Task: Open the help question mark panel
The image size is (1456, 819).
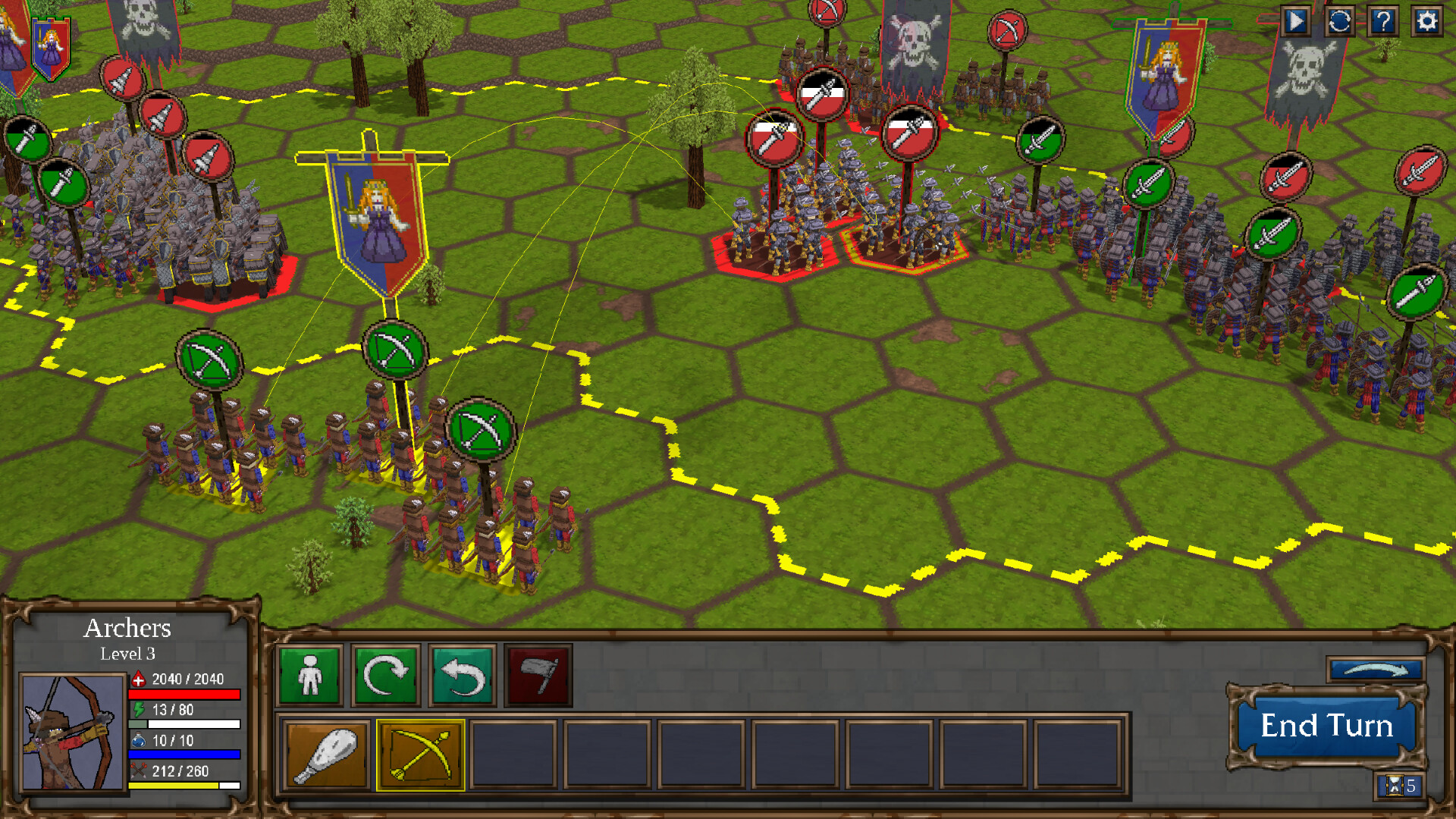Action: (x=1384, y=22)
